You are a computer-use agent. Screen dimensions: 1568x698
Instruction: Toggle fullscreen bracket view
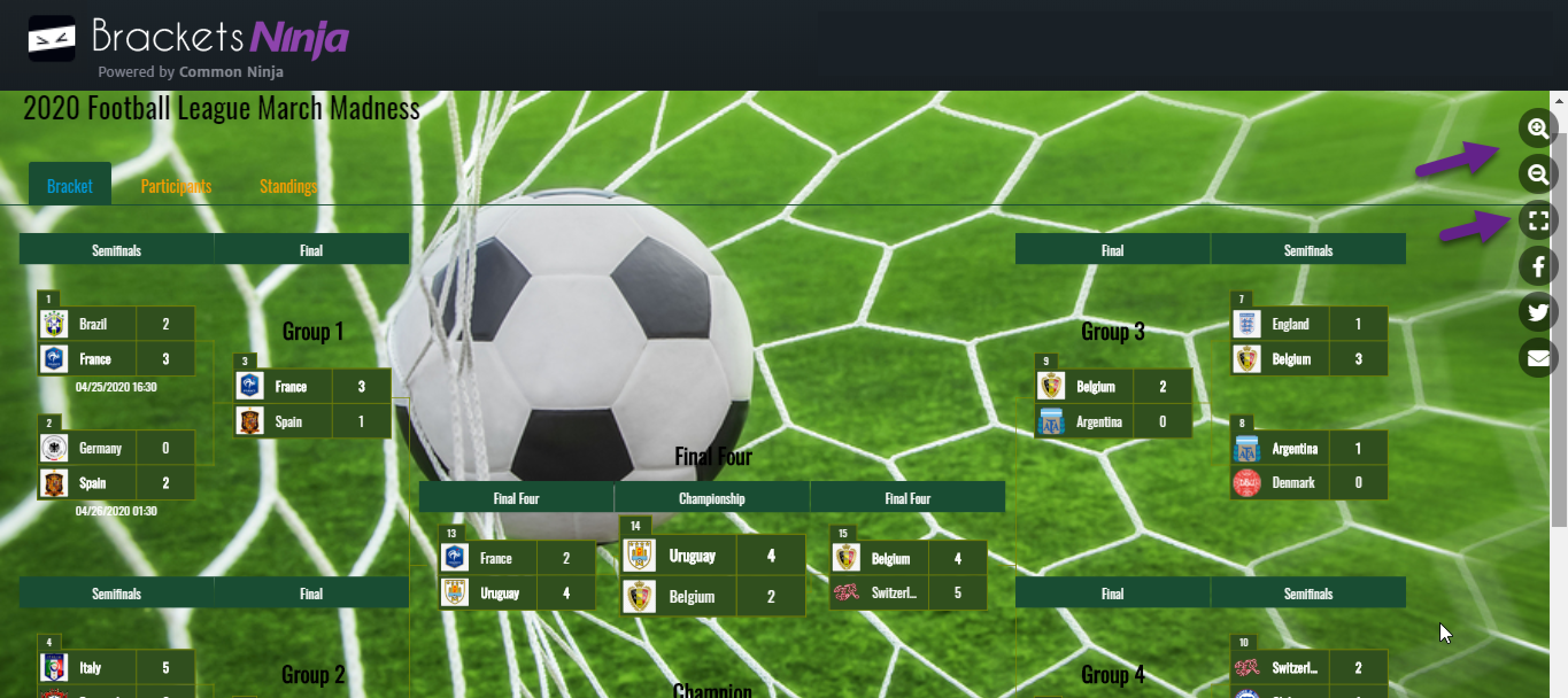pos(1537,220)
